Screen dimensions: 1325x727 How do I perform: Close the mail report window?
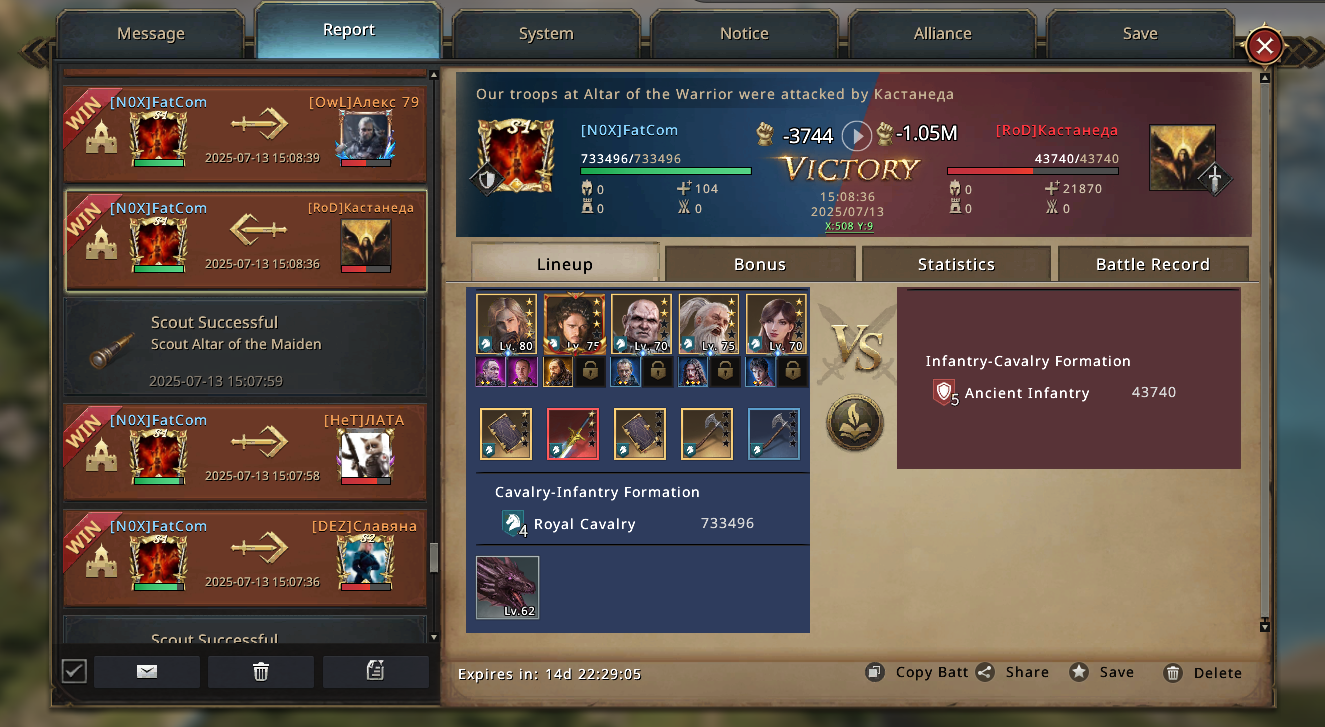[1264, 46]
